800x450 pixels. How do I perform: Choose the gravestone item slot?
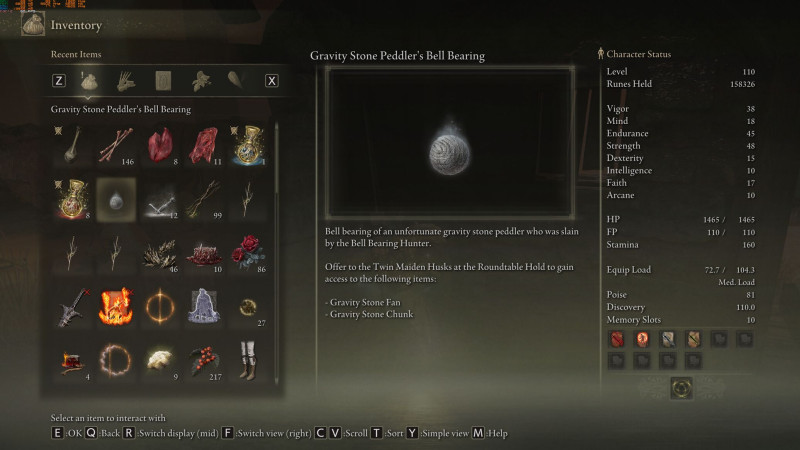click(x=206, y=305)
